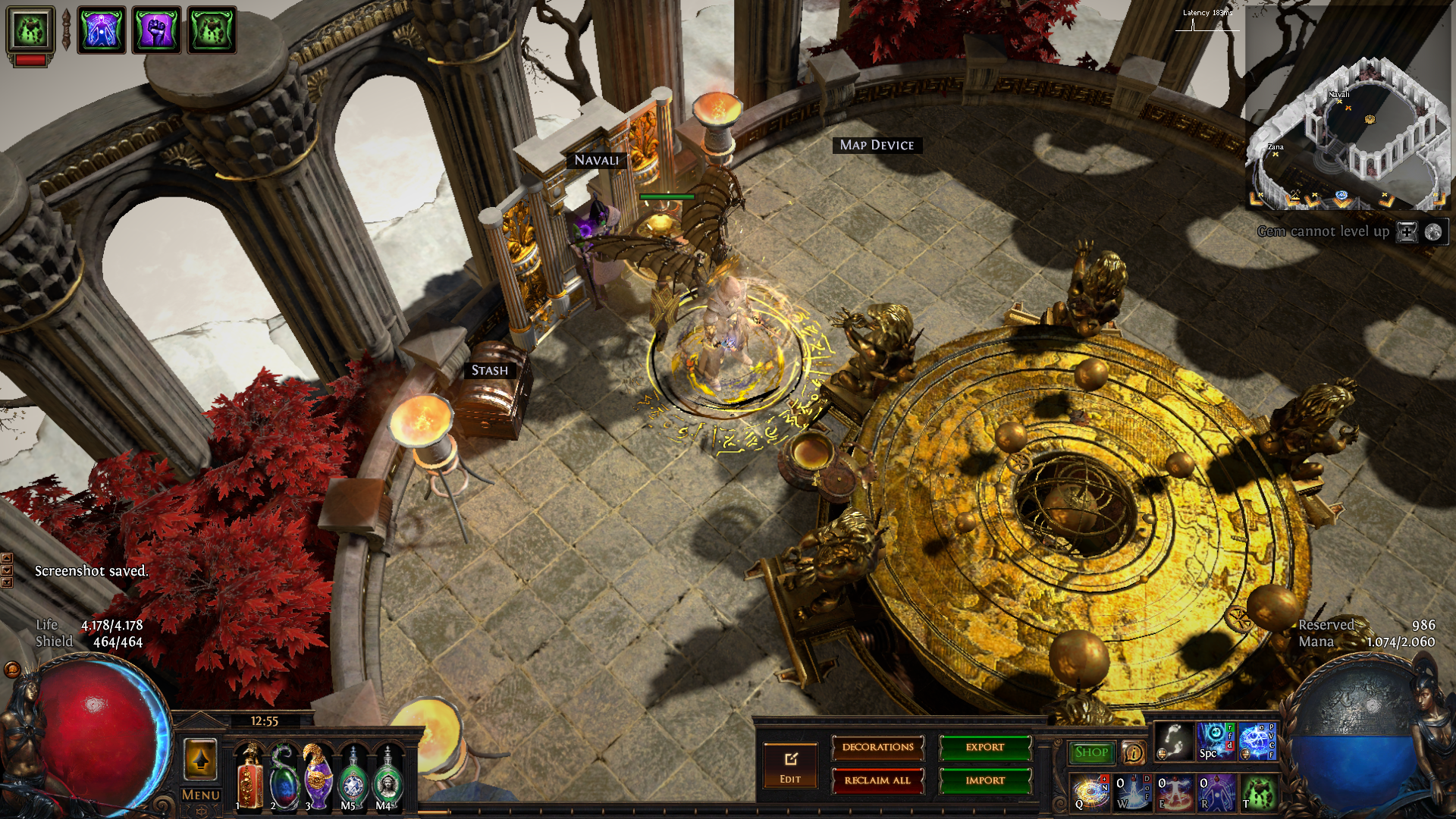The image size is (1456, 819).
Task: Click the orange info speech-bubble icon
Action: click(1134, 752)
